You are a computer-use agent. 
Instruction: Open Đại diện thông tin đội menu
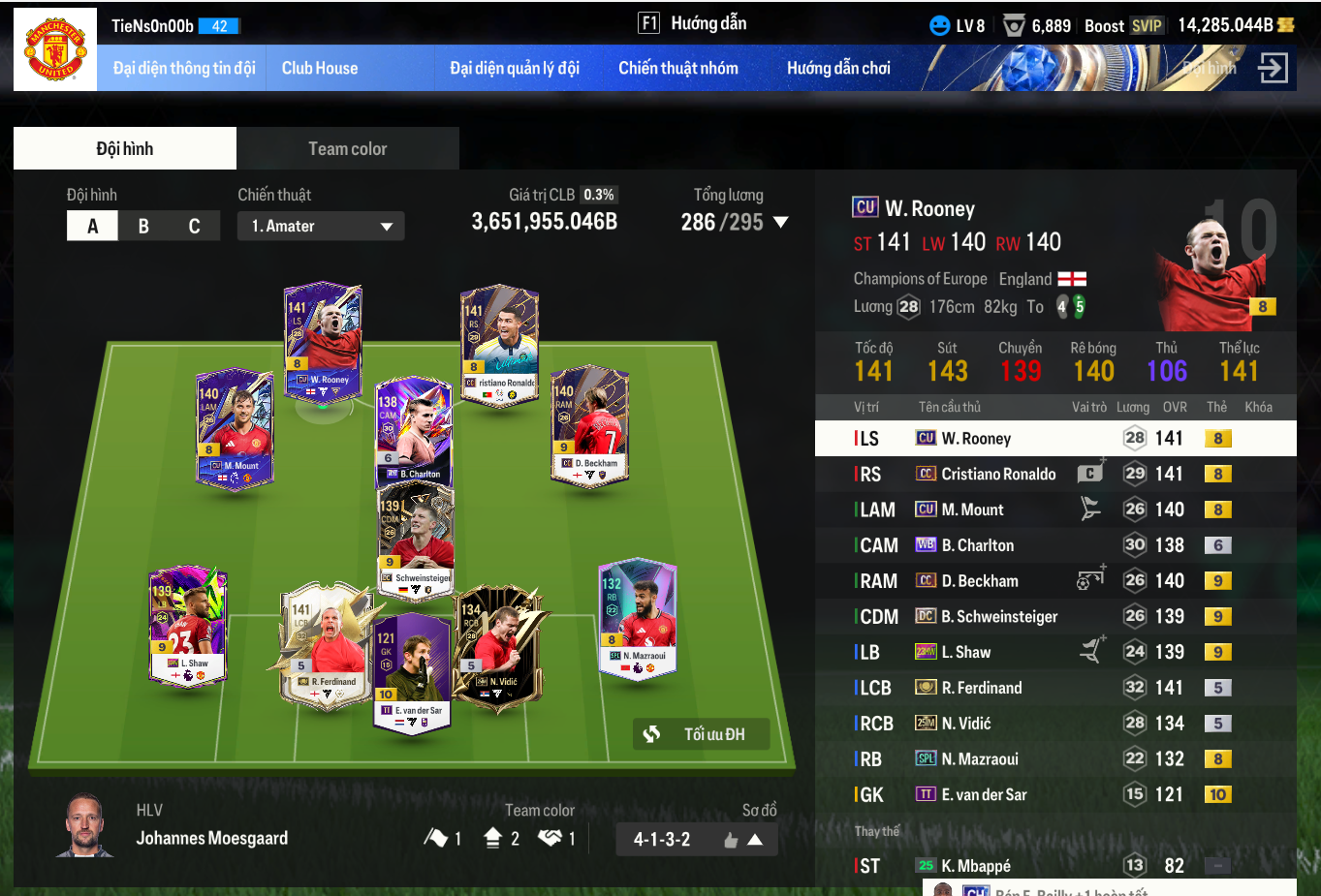coord(184,68)
